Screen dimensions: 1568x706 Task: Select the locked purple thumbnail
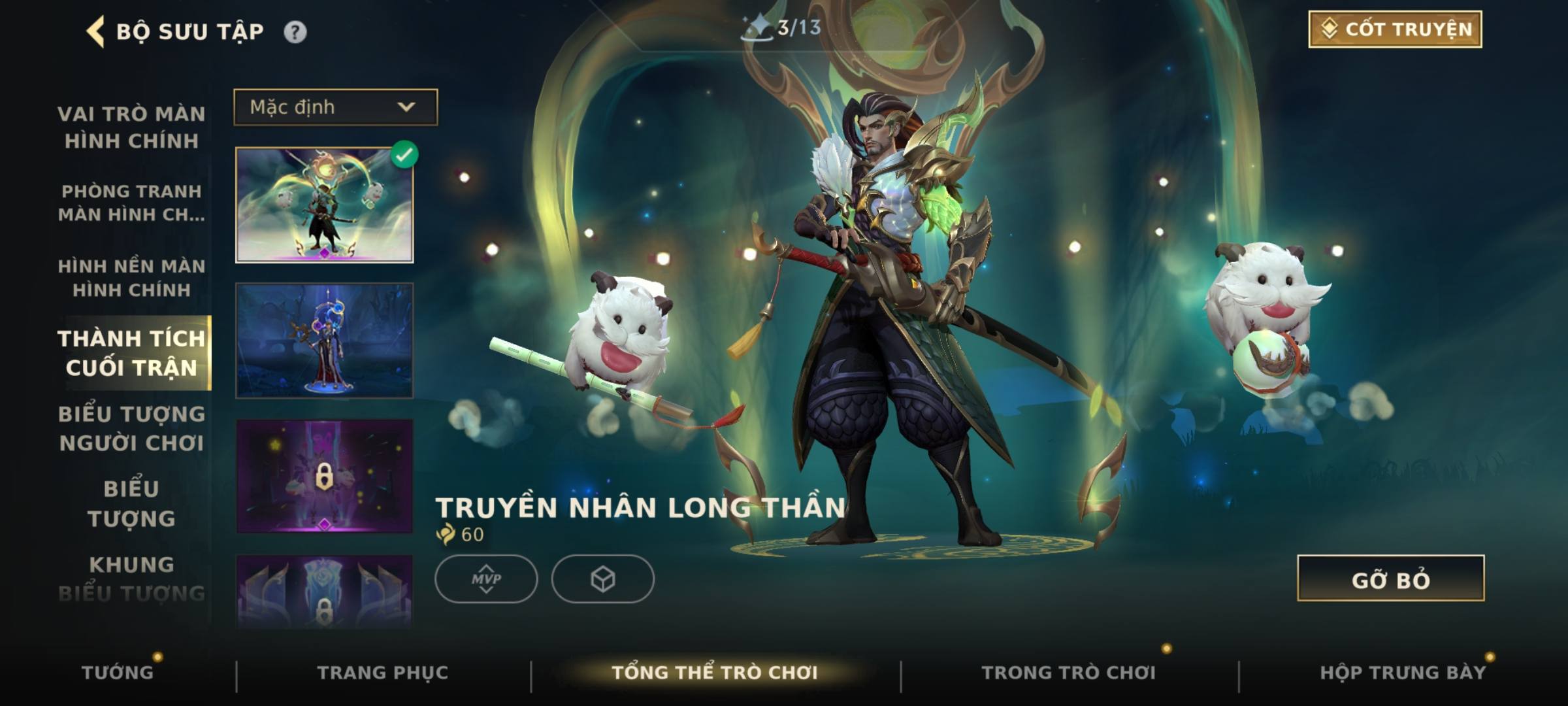click(x=324, y=476)
